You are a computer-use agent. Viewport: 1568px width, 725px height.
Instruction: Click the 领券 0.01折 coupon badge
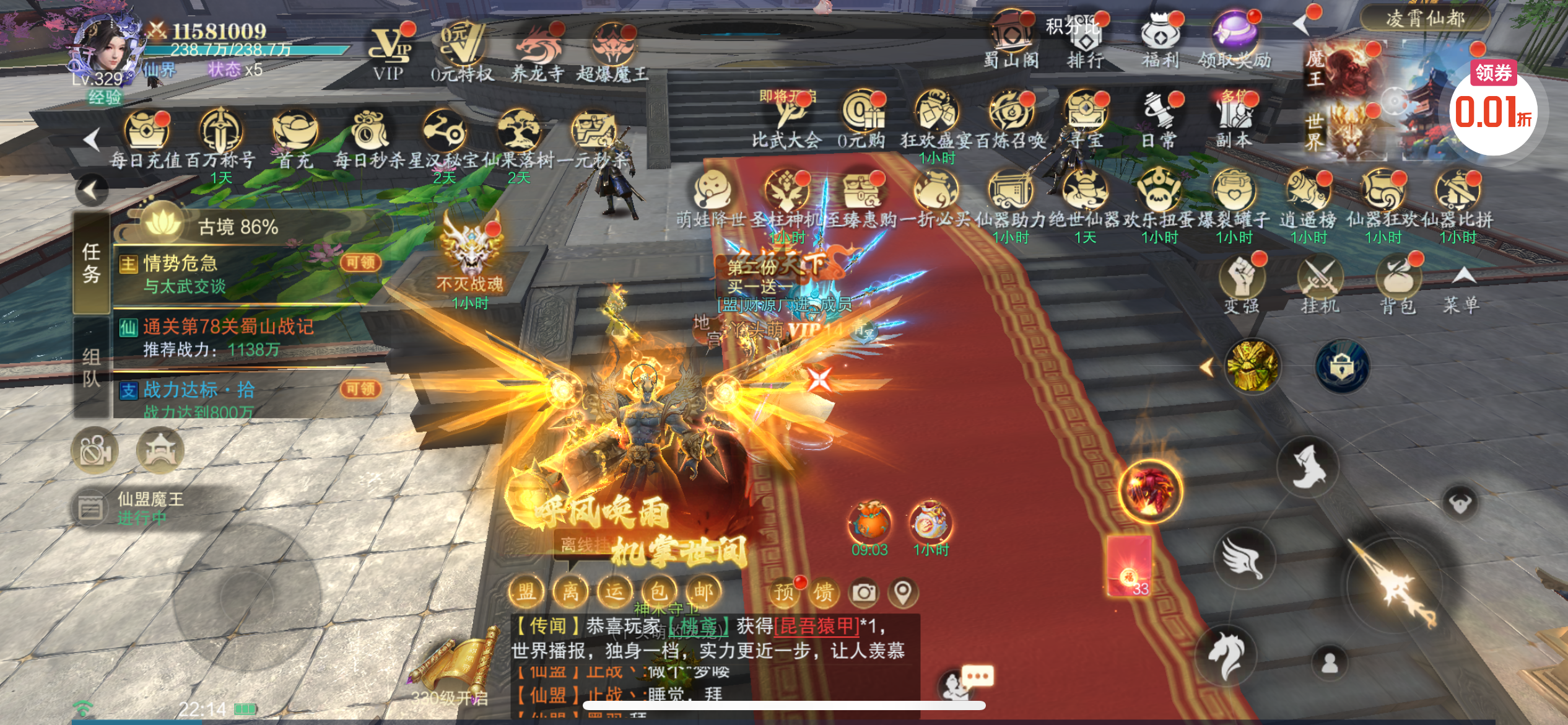[x=1493, y=107]
